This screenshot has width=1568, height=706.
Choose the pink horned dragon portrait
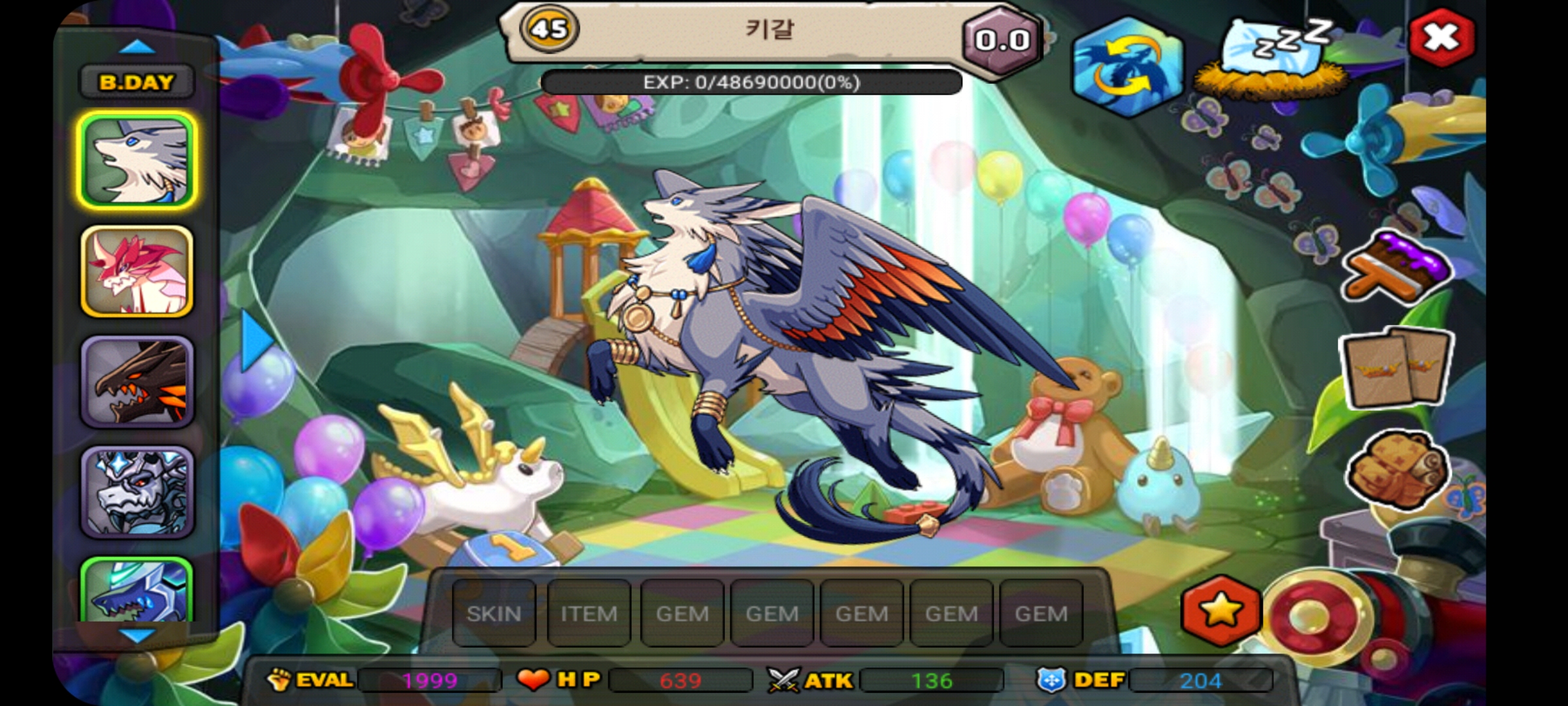(137, 271)
